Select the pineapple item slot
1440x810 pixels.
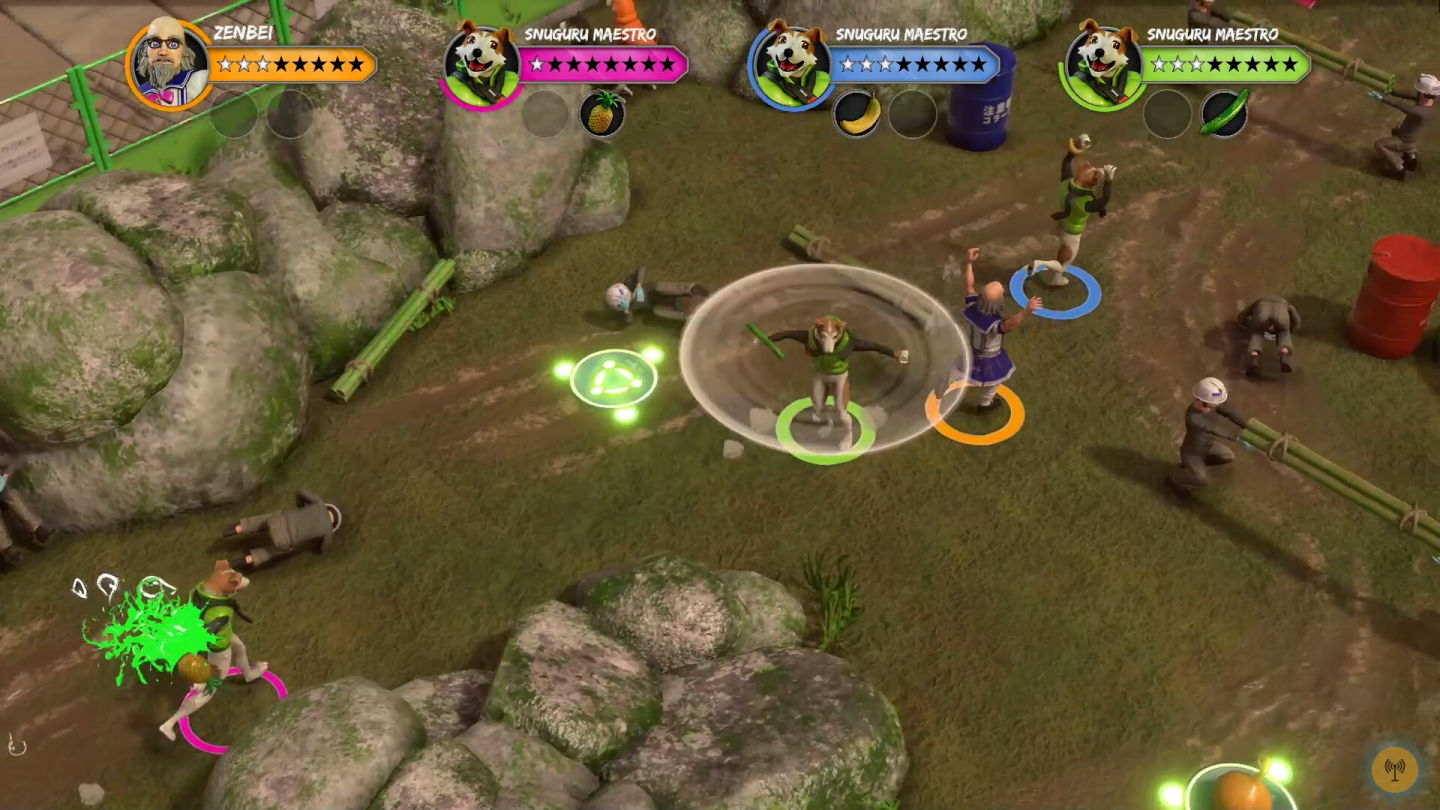point(602,114)
